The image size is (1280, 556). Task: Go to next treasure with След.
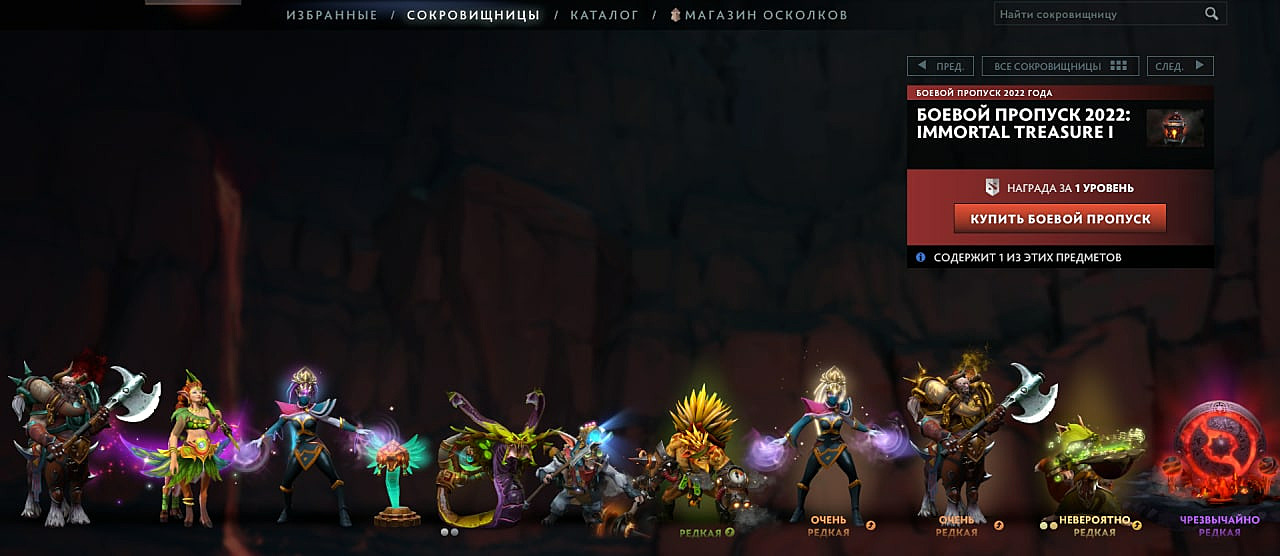[x=1180, y=66]
